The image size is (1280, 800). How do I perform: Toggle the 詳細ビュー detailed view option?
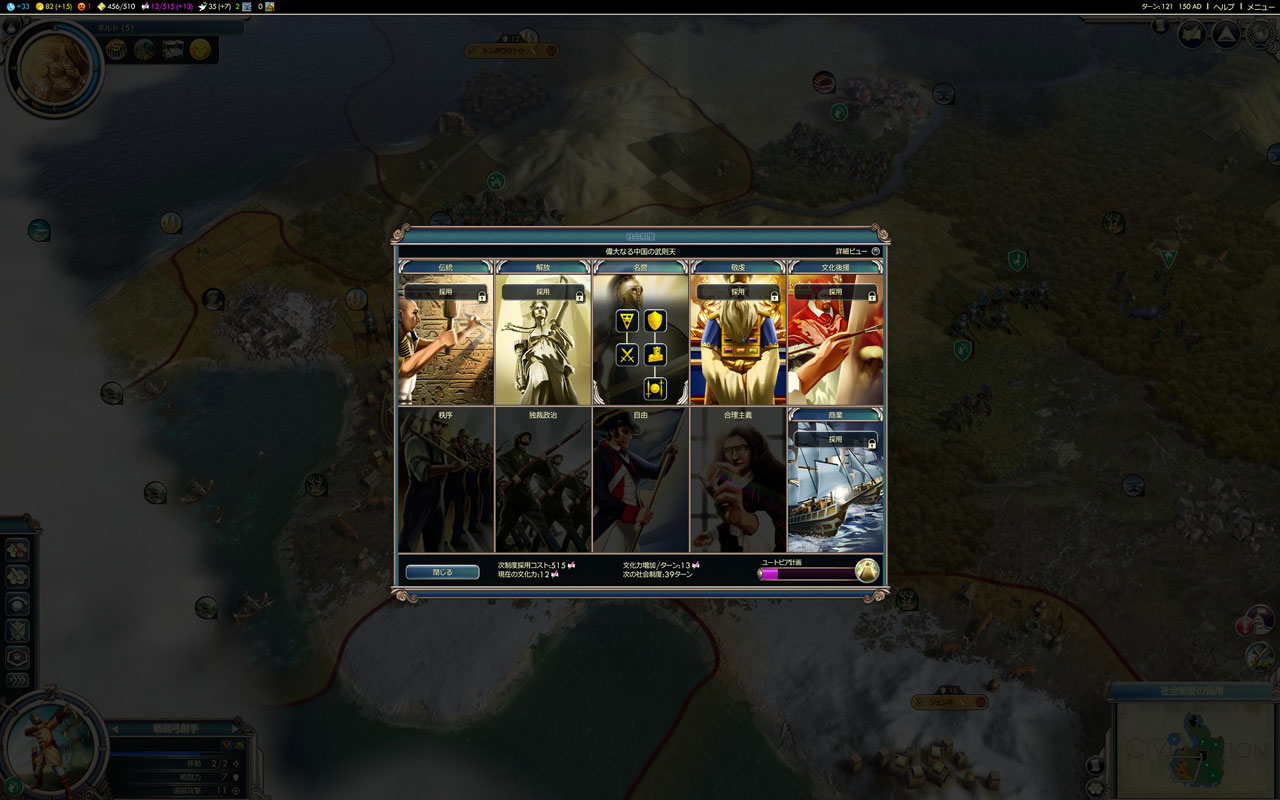pos(857,251)
